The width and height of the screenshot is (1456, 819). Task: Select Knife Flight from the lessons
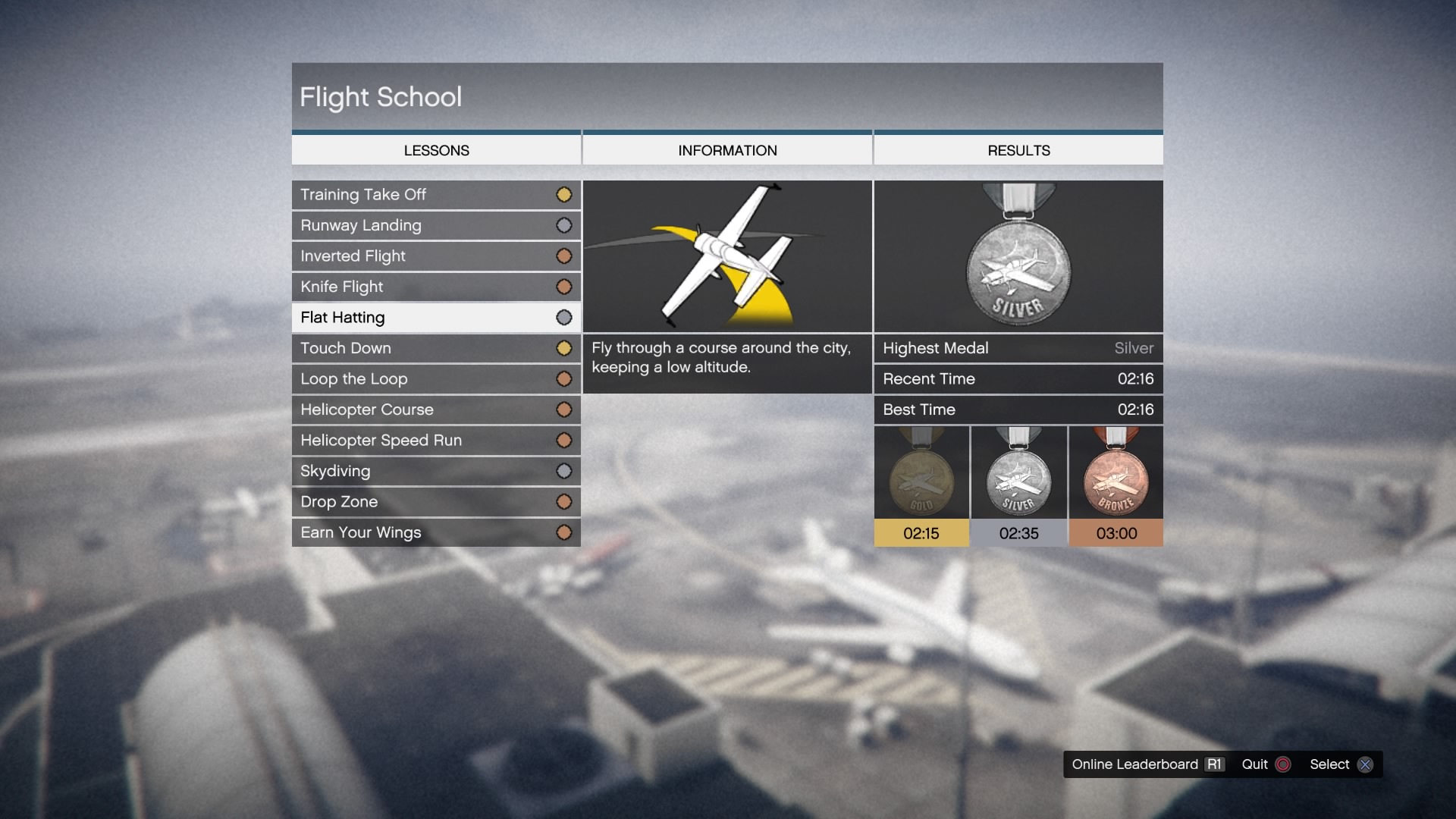tap(436, 287)
